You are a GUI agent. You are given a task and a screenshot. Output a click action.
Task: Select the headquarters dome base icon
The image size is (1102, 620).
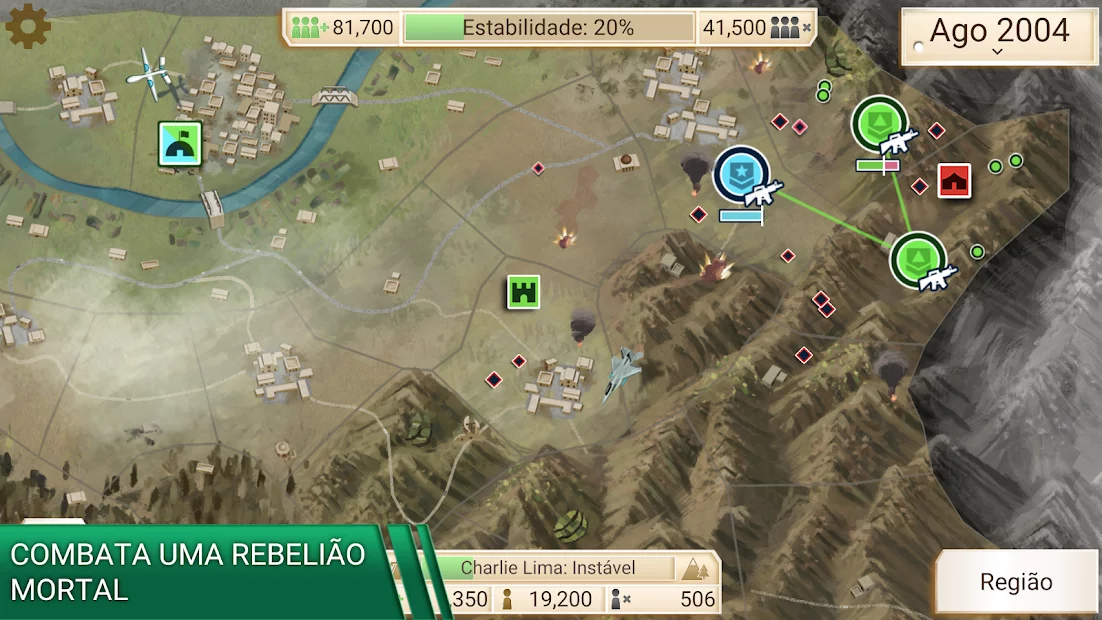pyautogui.click(x=181, y=144)
